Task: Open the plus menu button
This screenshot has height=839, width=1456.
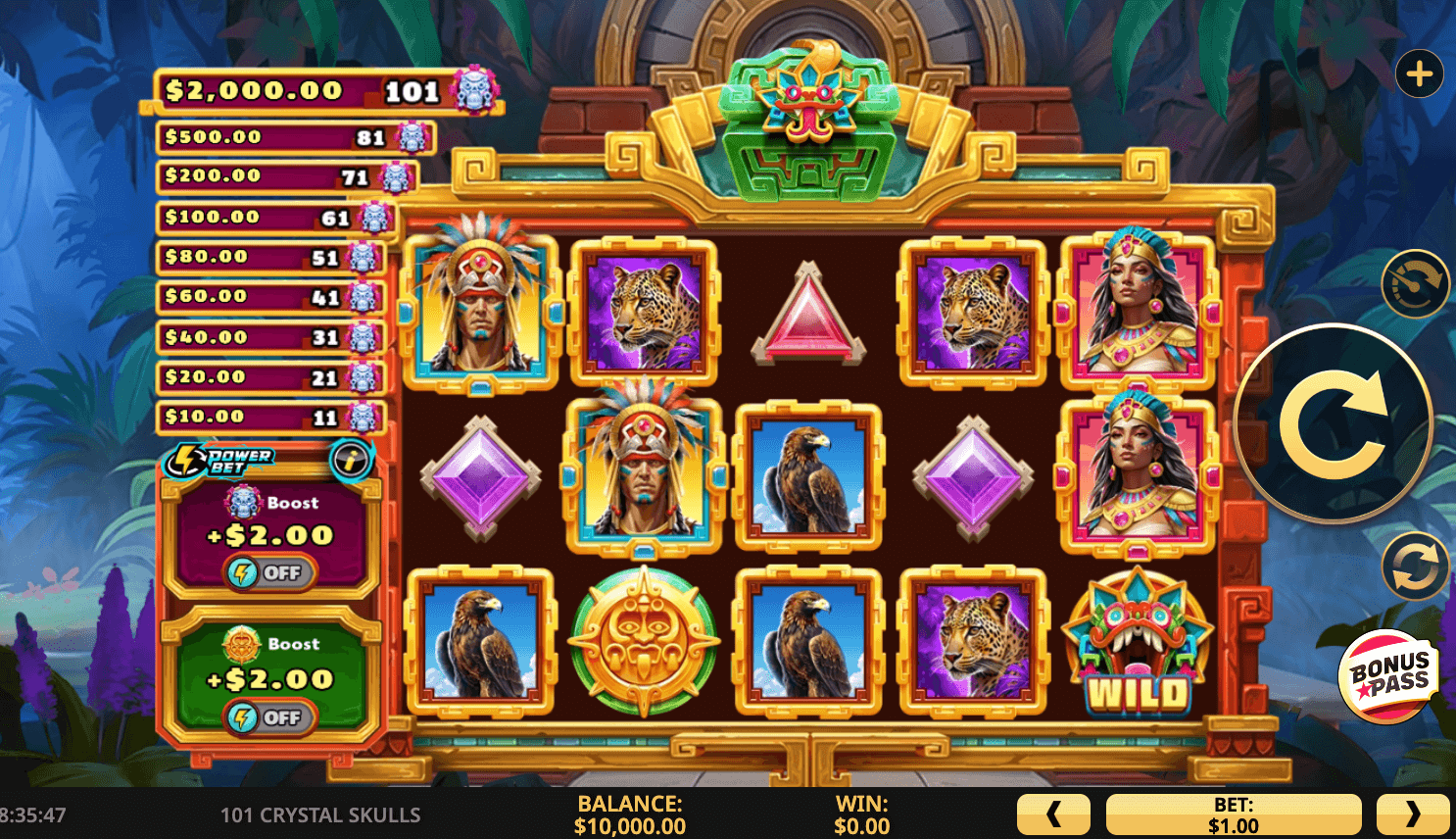Action: click(1419, 74)
